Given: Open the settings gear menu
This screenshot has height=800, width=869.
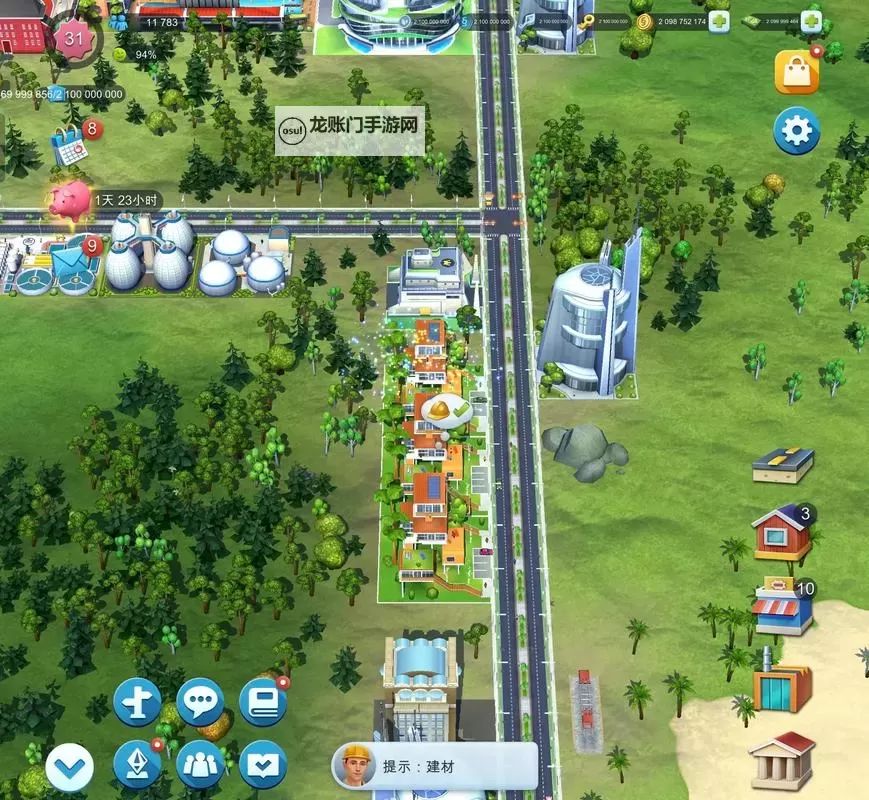Looking at the screenshot, I should pyautogui.click(x=796, y=131).
